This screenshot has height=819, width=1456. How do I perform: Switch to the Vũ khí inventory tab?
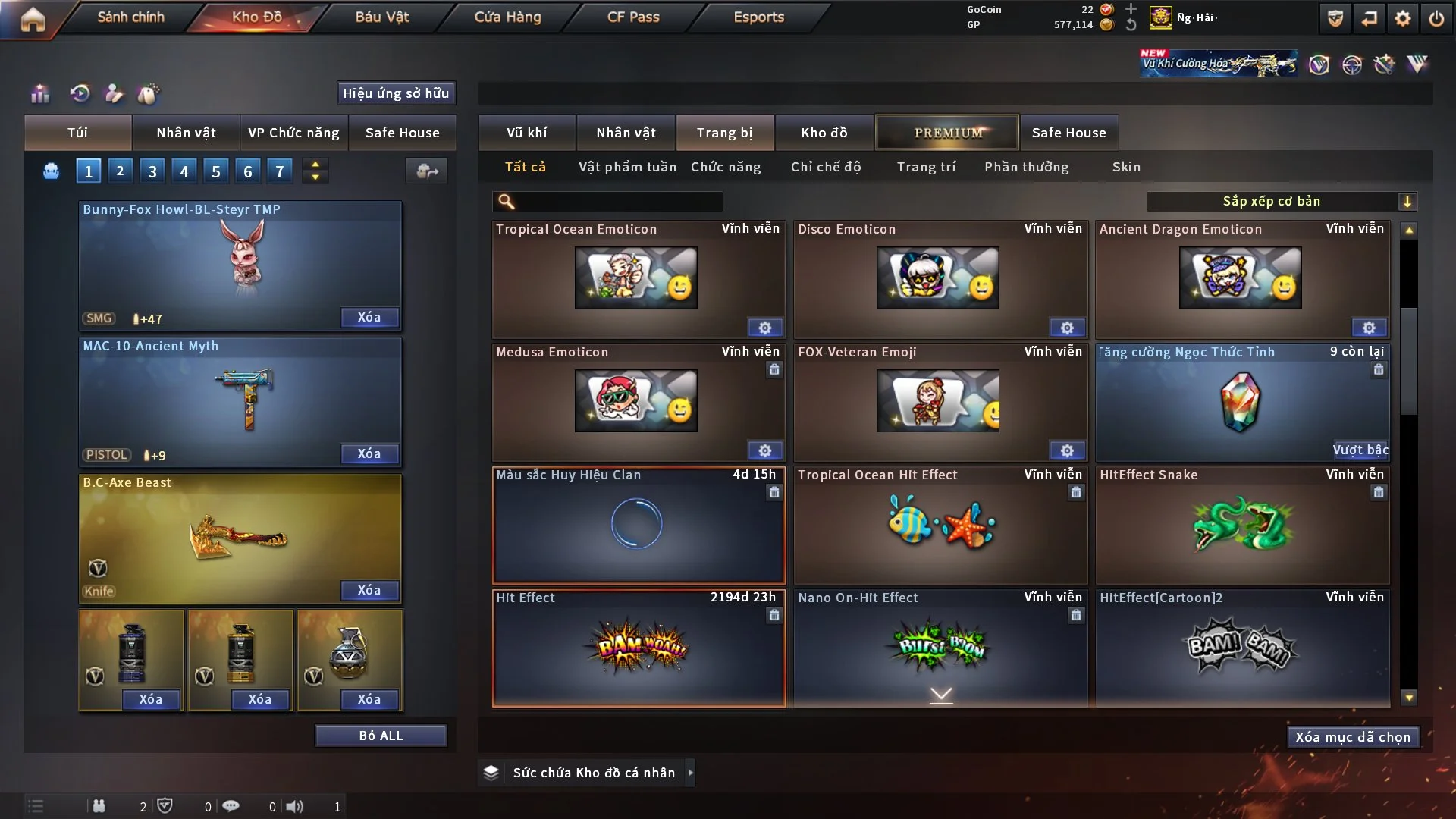pos(526,133)
